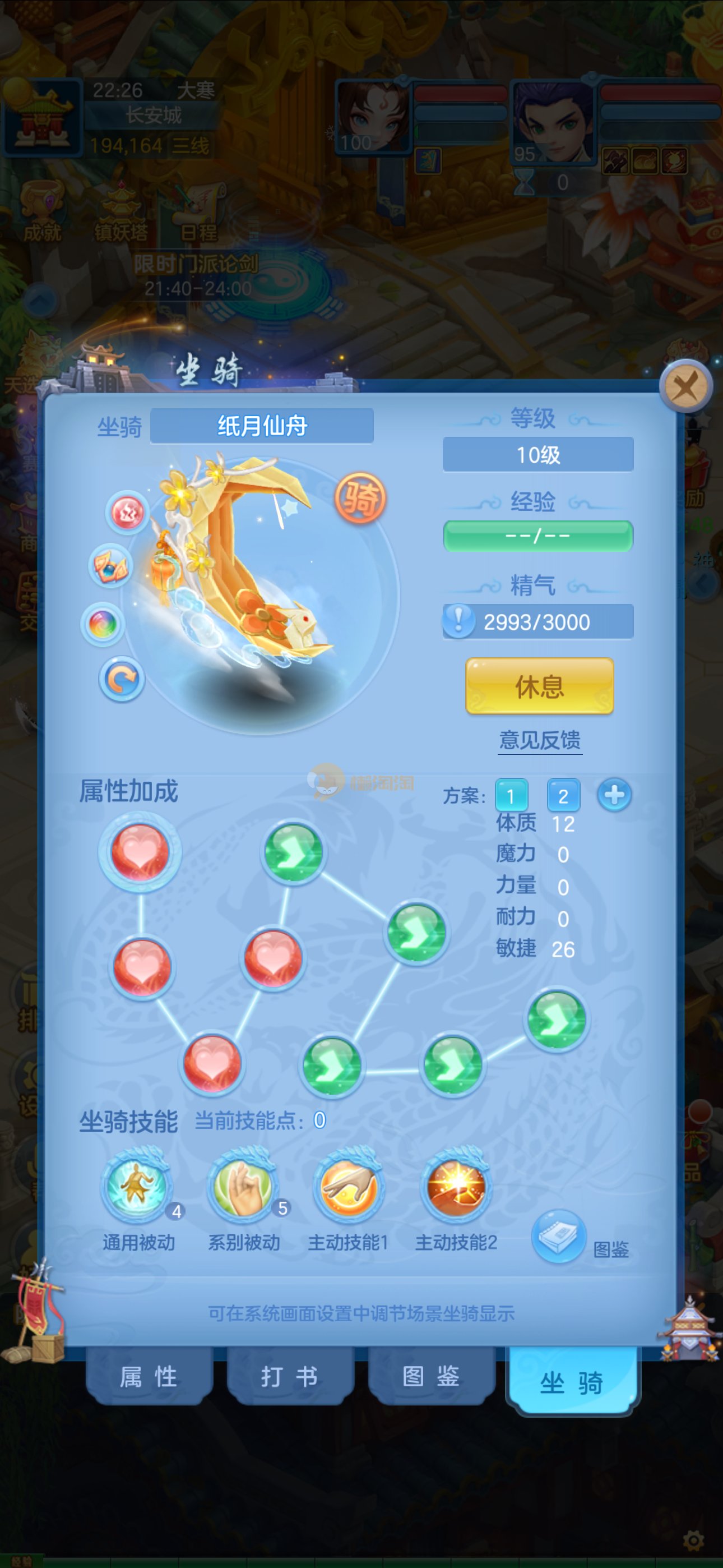Click the yellow 休息 rest button
Image resolution: width=723 pixels, height=1568 pixels.
pos(539,686)
